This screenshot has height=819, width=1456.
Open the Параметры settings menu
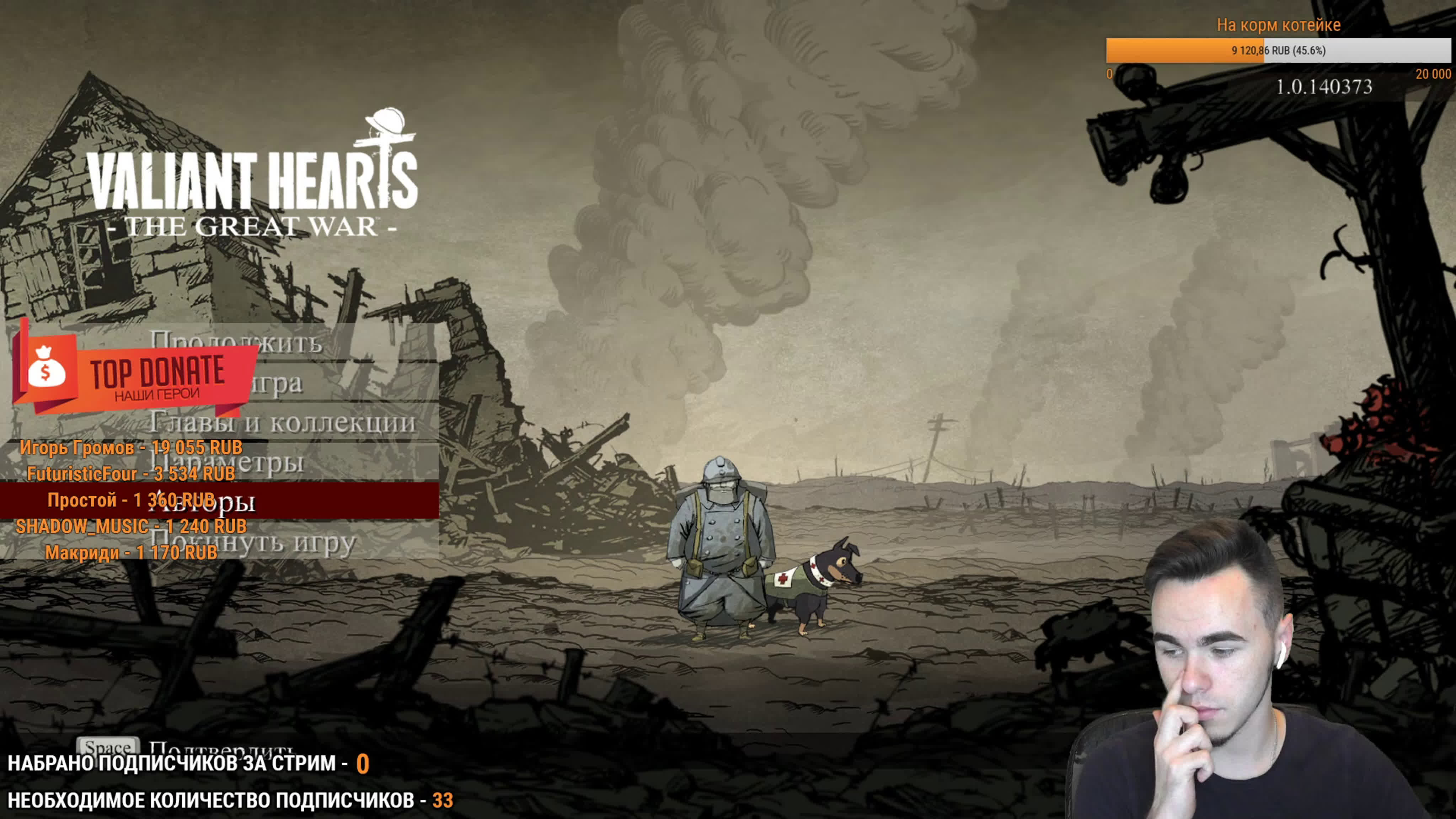point(271,462)
